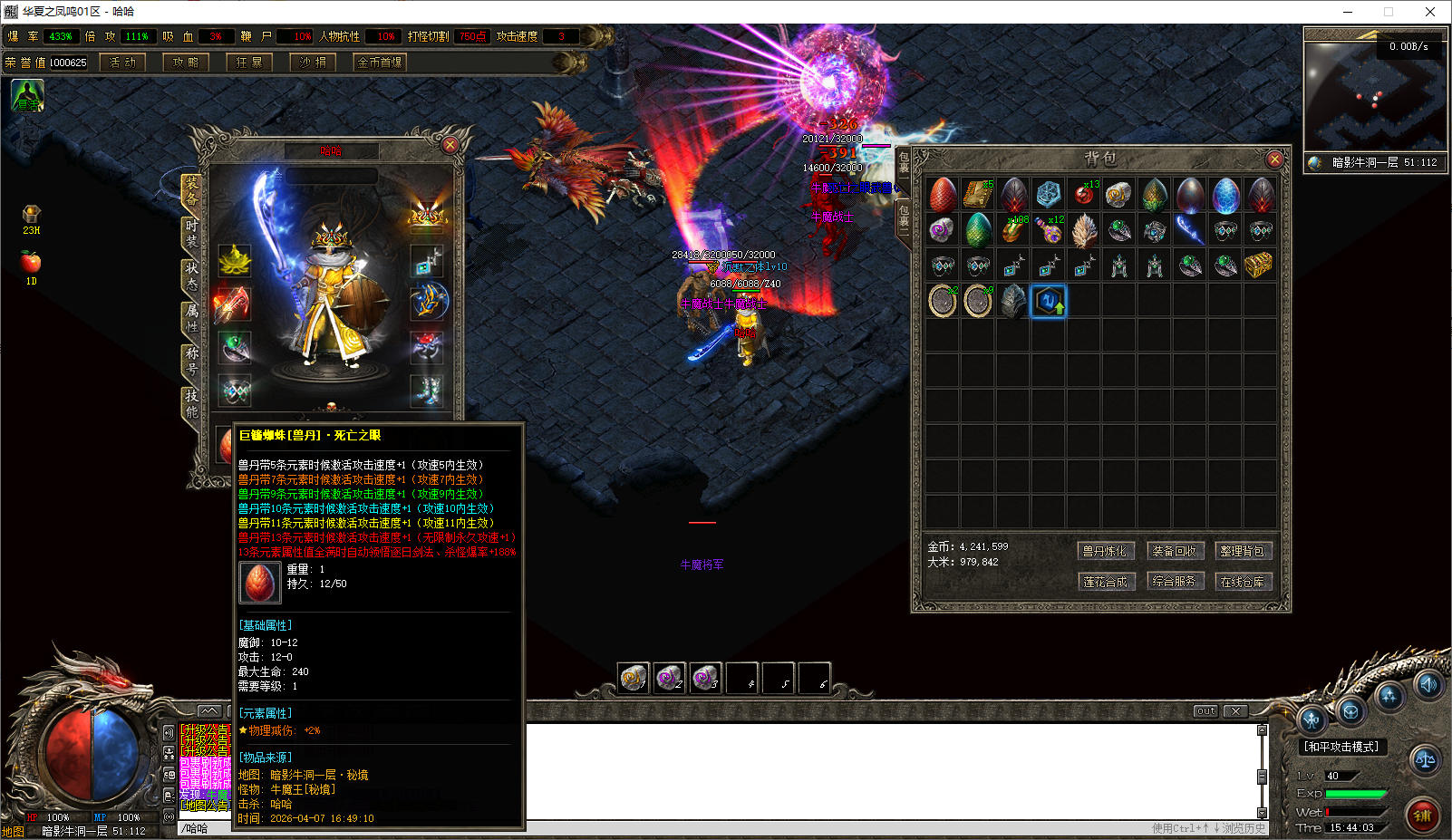The height and width of the screenshot is (840, 1452).
Task: Select the blue hexagon item with green arrow
Action: coord(1049,301)
